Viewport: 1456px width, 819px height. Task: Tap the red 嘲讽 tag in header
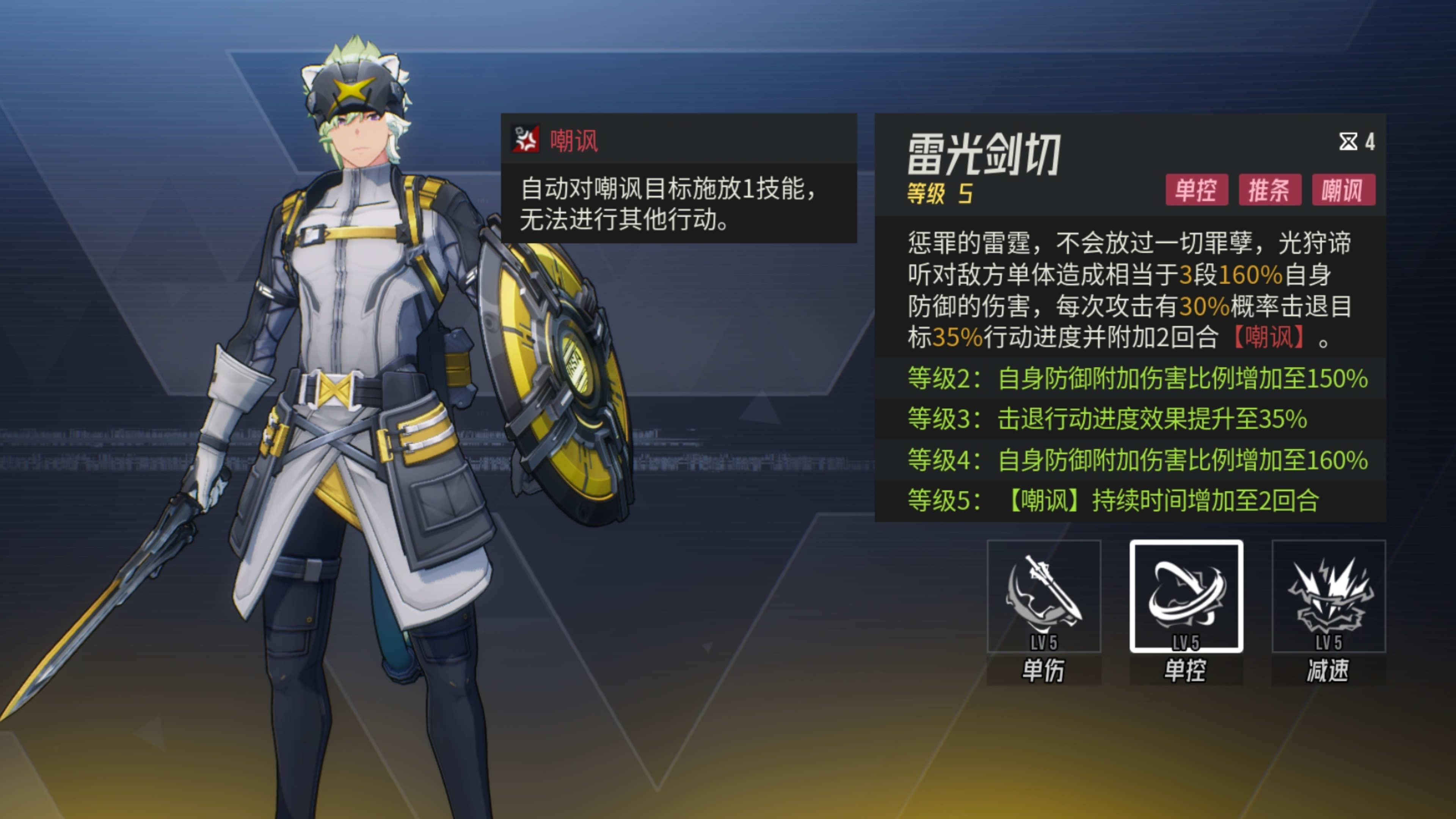pos(1343,190)
